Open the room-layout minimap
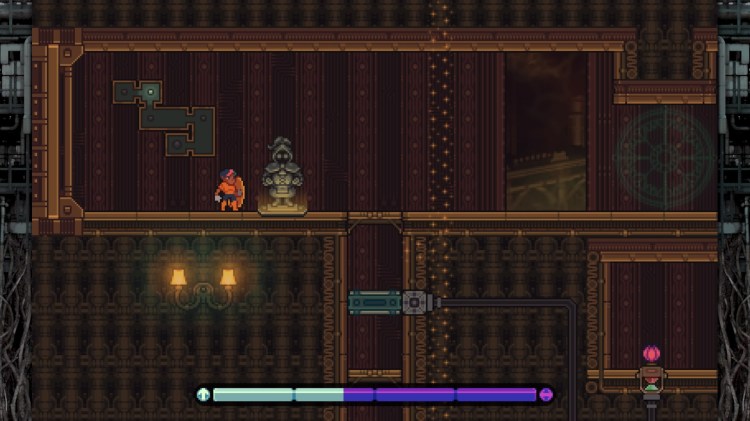 tap(164, 117)
